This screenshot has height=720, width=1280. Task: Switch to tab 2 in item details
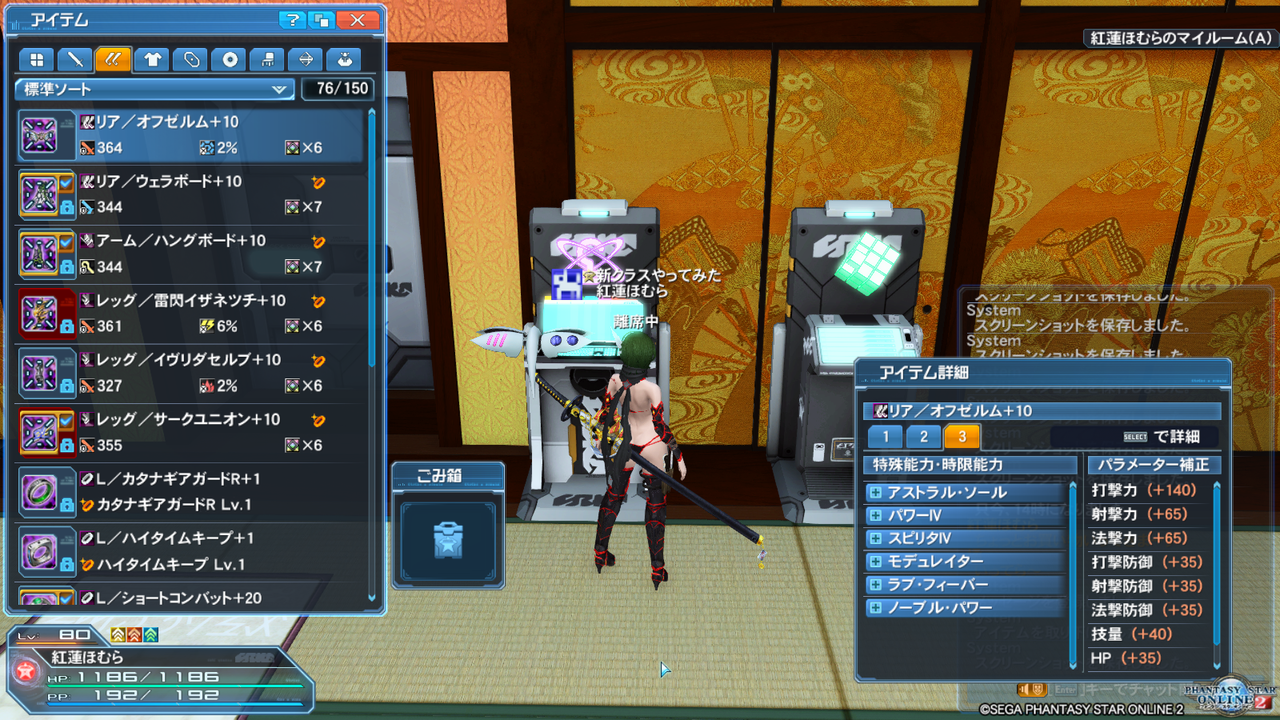coord(921,436)
